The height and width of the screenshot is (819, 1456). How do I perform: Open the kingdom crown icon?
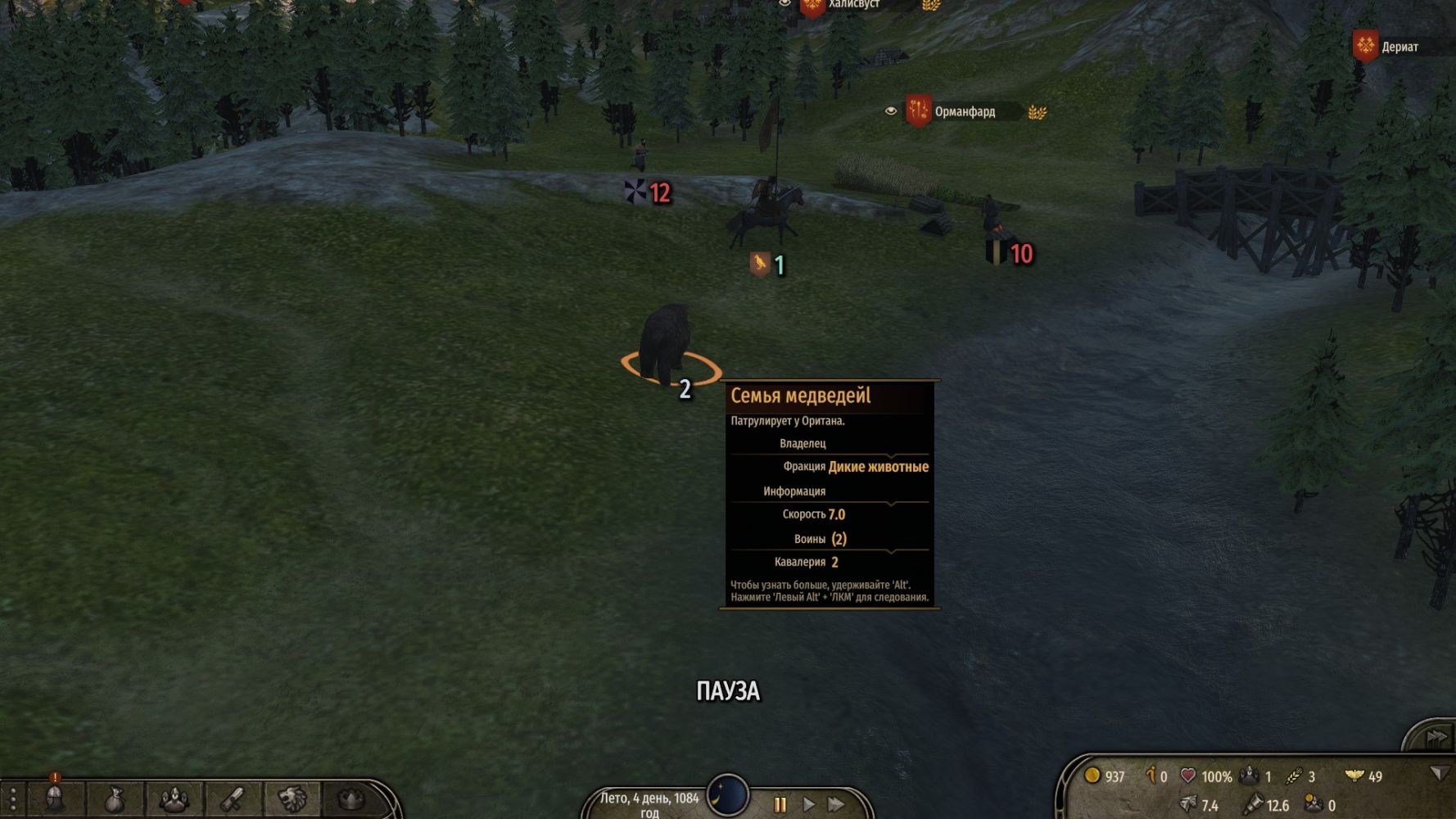pos(351,799)
